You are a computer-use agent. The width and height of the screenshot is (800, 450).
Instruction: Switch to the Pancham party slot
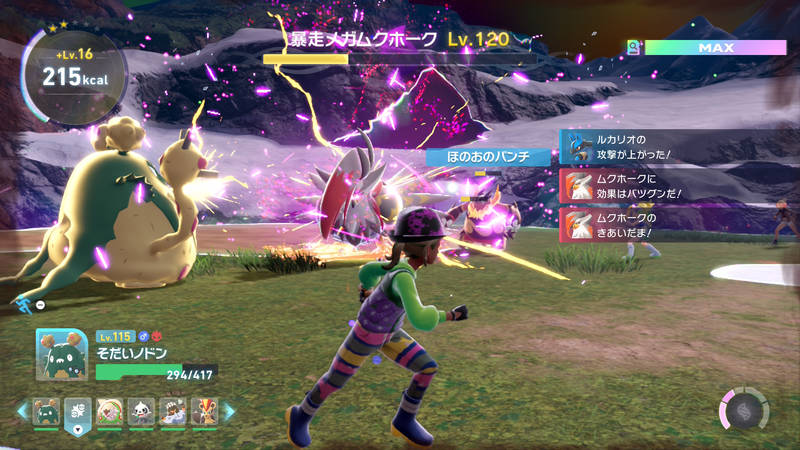[x=141, y=411]
